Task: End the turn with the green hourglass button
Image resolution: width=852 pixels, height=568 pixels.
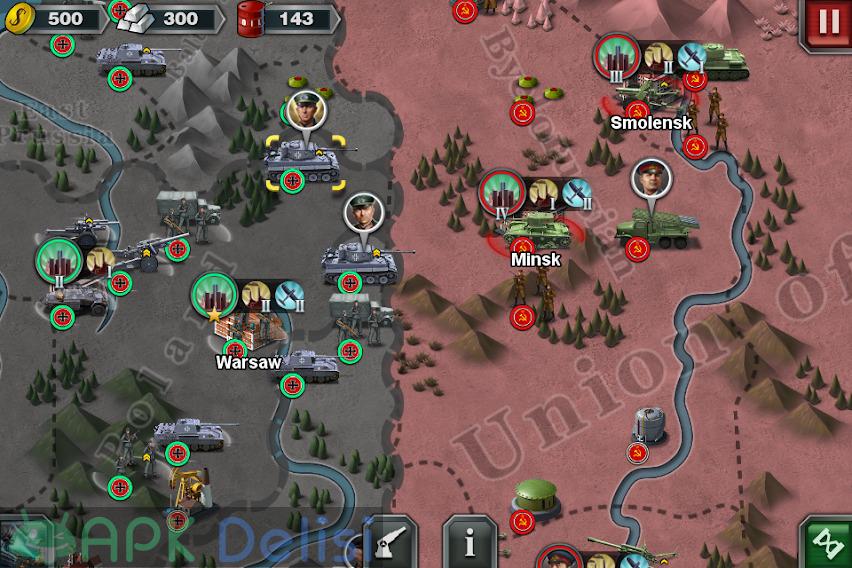Action: coord(827,544)
